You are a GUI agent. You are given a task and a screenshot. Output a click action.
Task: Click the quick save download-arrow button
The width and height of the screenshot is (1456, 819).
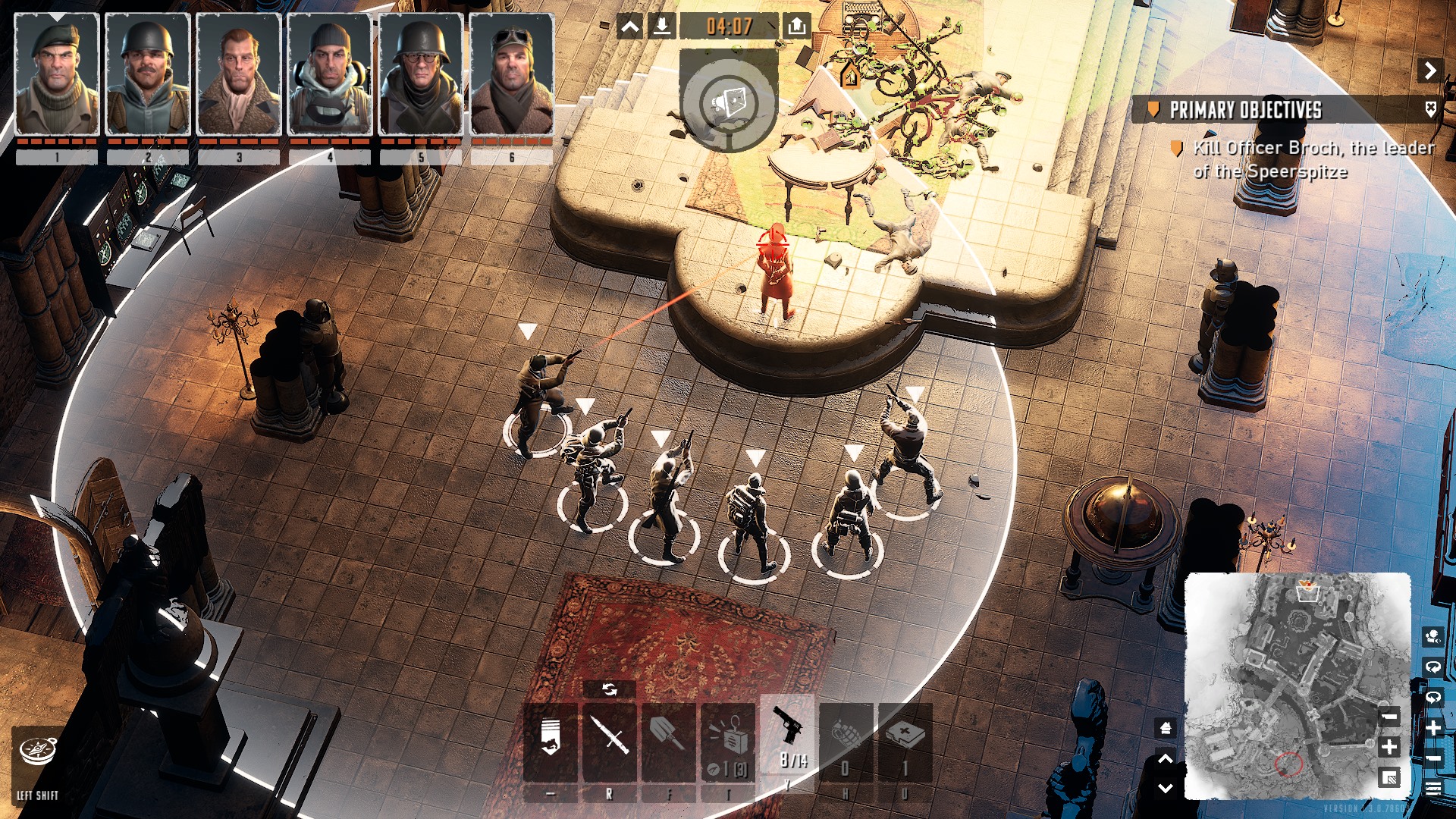pyautogui.click(x=662, y=27)
